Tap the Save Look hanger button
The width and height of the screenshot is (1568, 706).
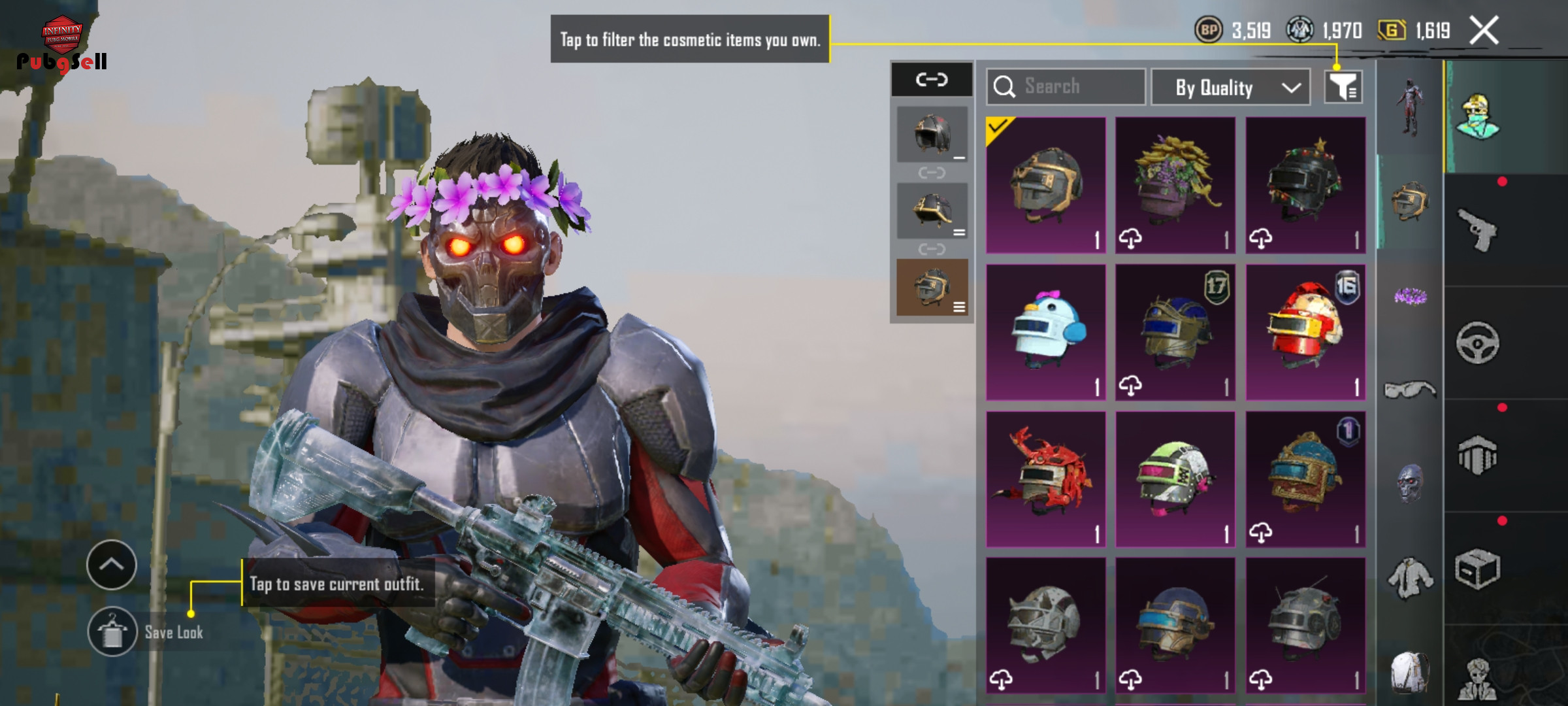pos(112,631)
